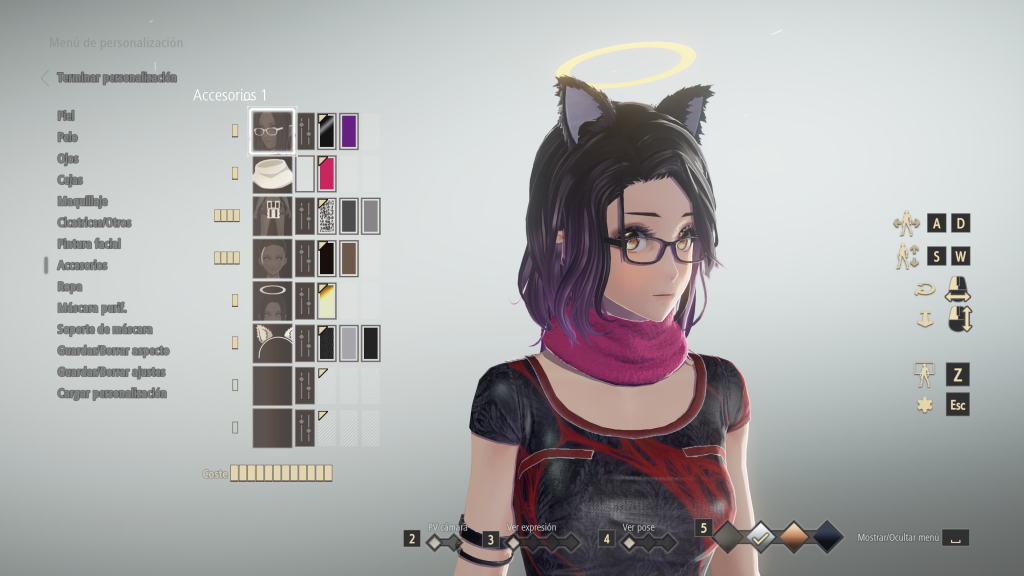Select the cat ears accessory slot
This screenshot has height=576, width=1024.
[272, 342]
